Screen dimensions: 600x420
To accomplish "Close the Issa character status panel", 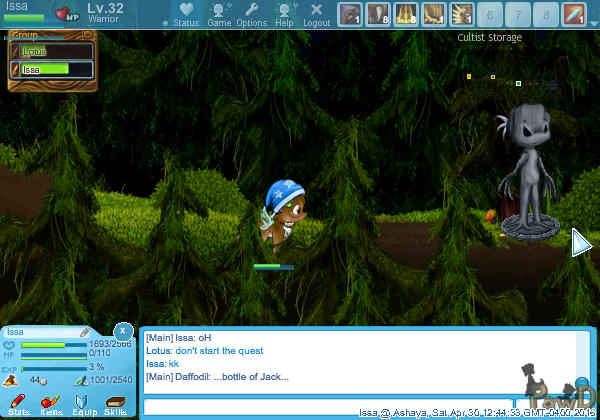I will click(x=122, y=330).
